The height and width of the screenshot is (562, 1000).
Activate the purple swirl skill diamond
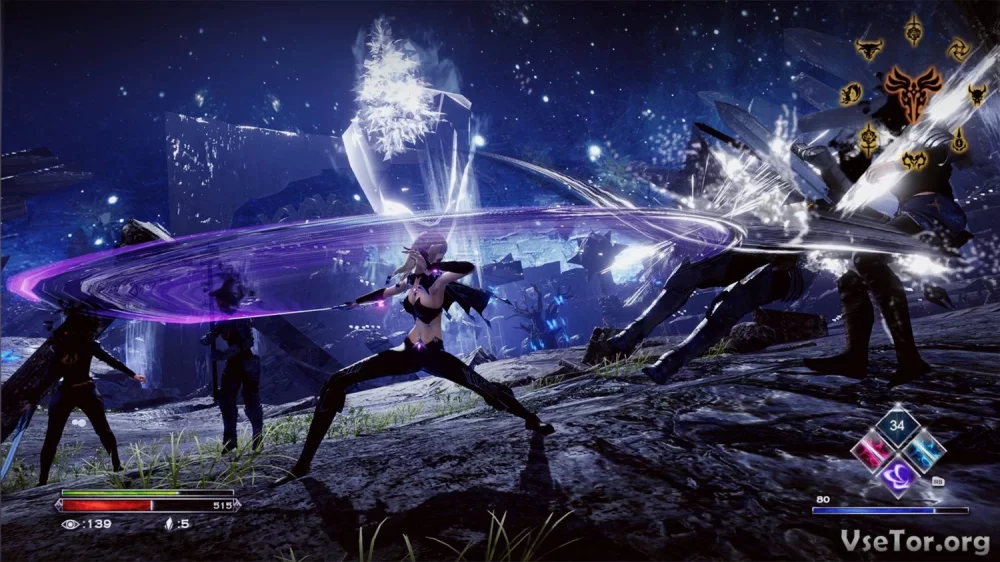coord(898,475)
